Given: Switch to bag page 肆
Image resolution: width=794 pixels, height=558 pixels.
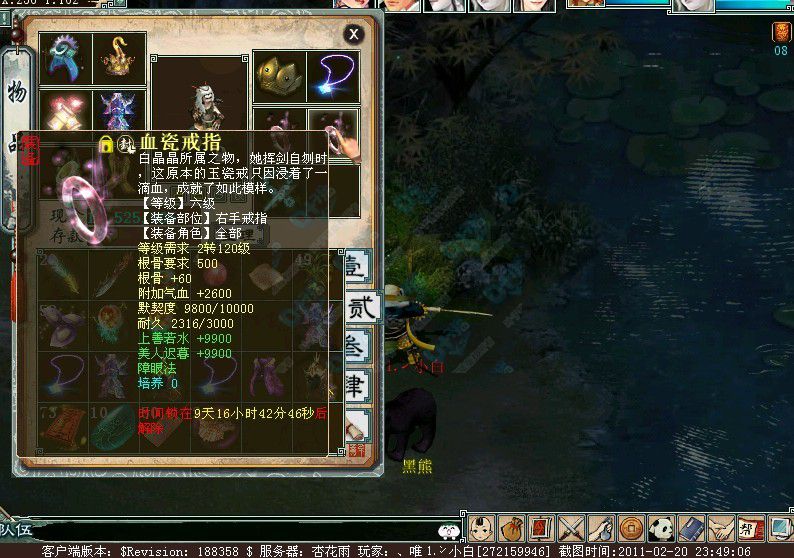Looking at the screenshot, I should point(357,385).
